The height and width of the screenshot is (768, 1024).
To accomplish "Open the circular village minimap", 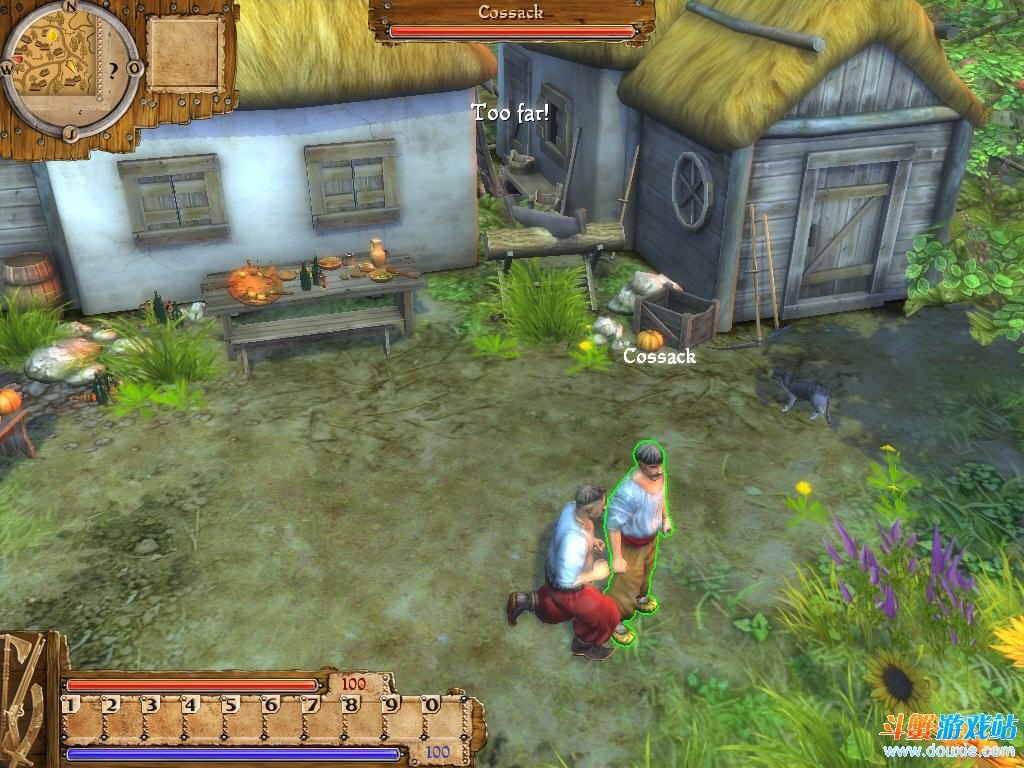I will (68, 68).
